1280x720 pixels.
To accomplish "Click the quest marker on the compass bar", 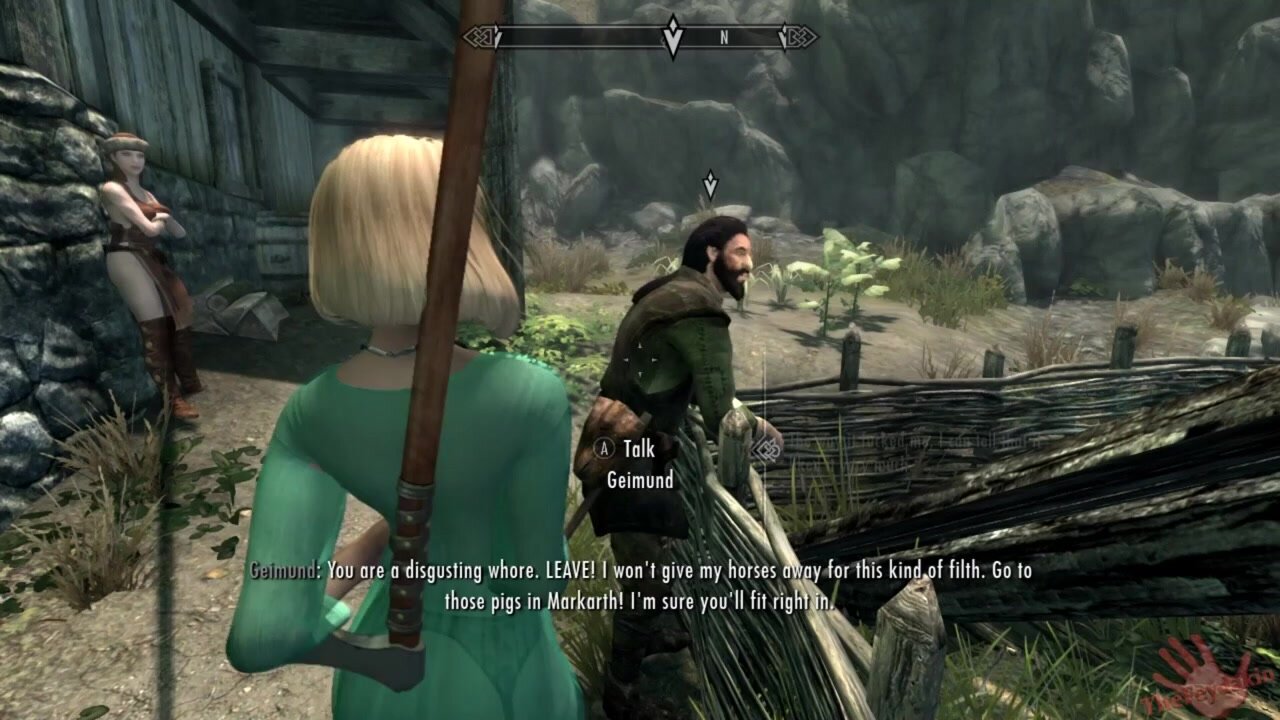I will 673,37.
